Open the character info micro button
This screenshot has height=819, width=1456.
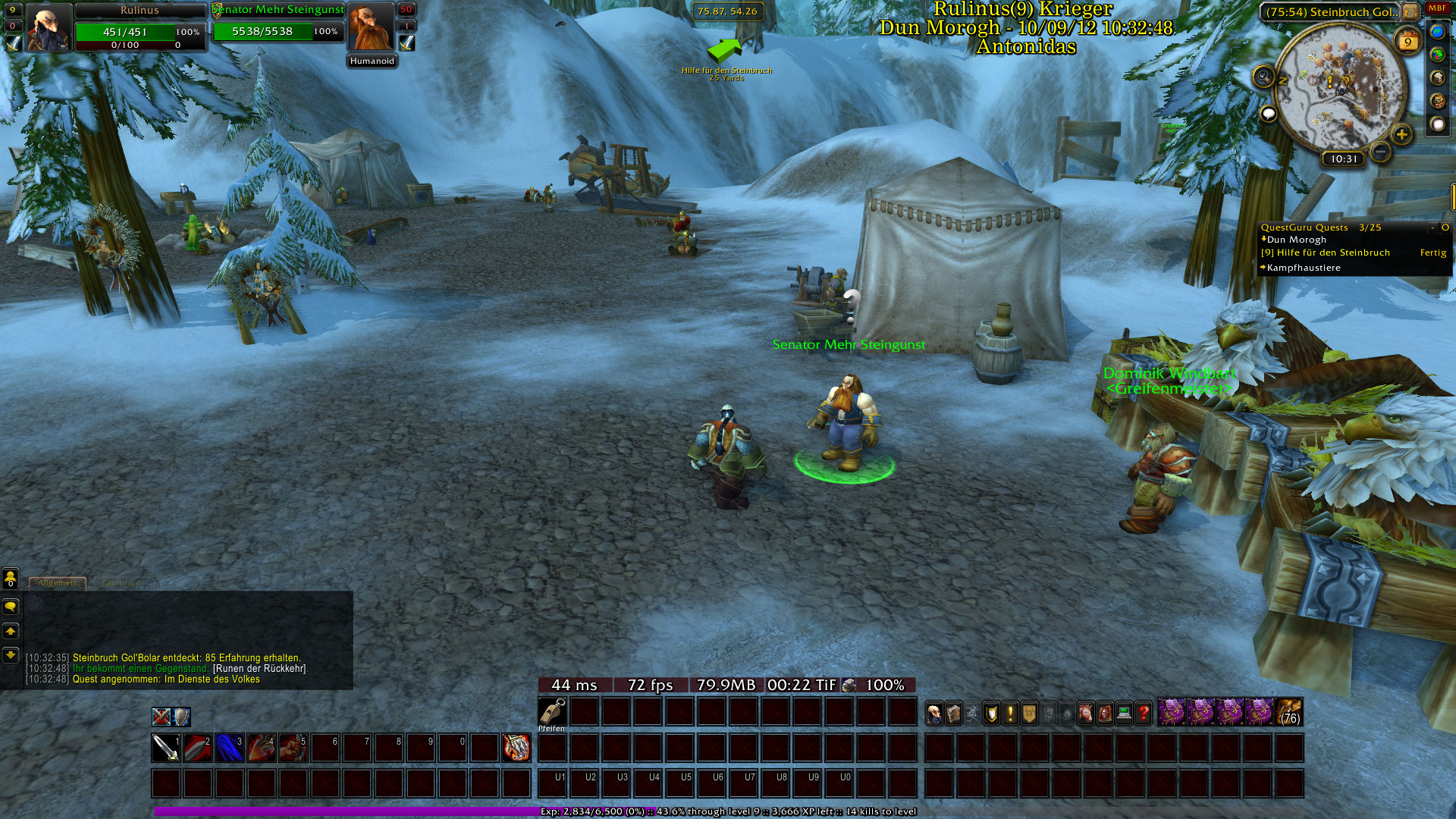point(934,713)
